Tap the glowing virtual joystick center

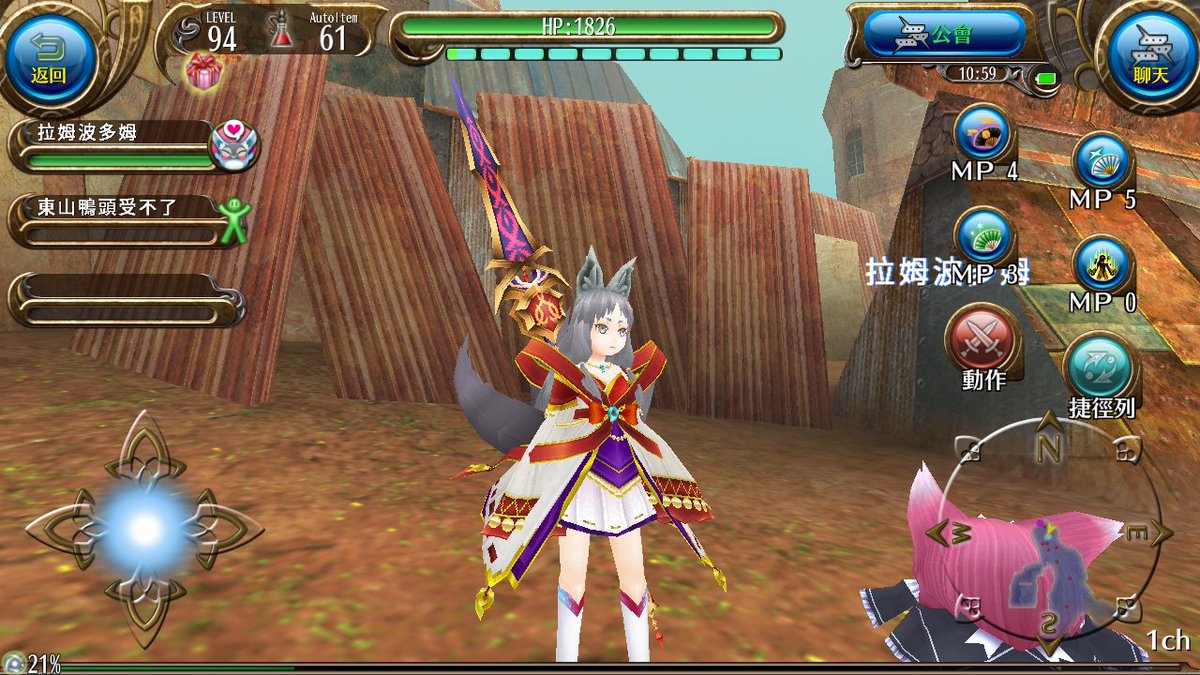tap(146, 528)
